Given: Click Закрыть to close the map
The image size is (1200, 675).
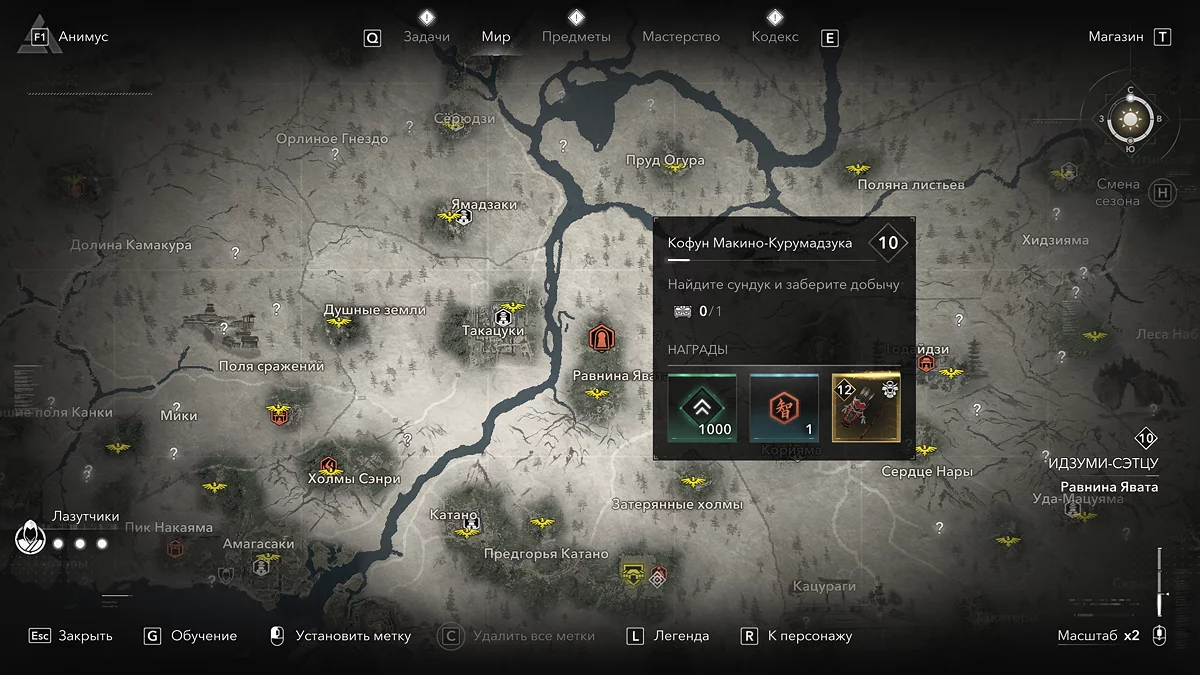Looking at the screenshot, I should coord(85,636).
